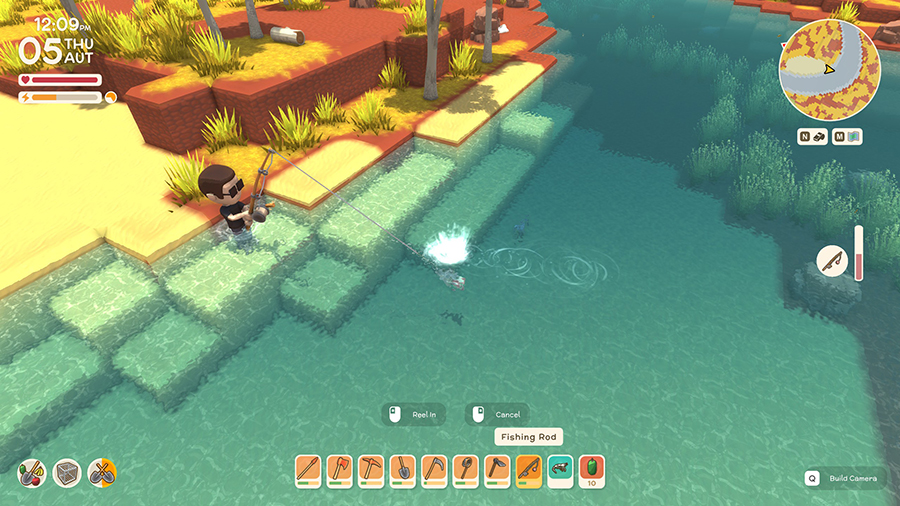The image size is (900, 506).
Task: Select the red axe hotbar slot
Action: pos(340,470)
